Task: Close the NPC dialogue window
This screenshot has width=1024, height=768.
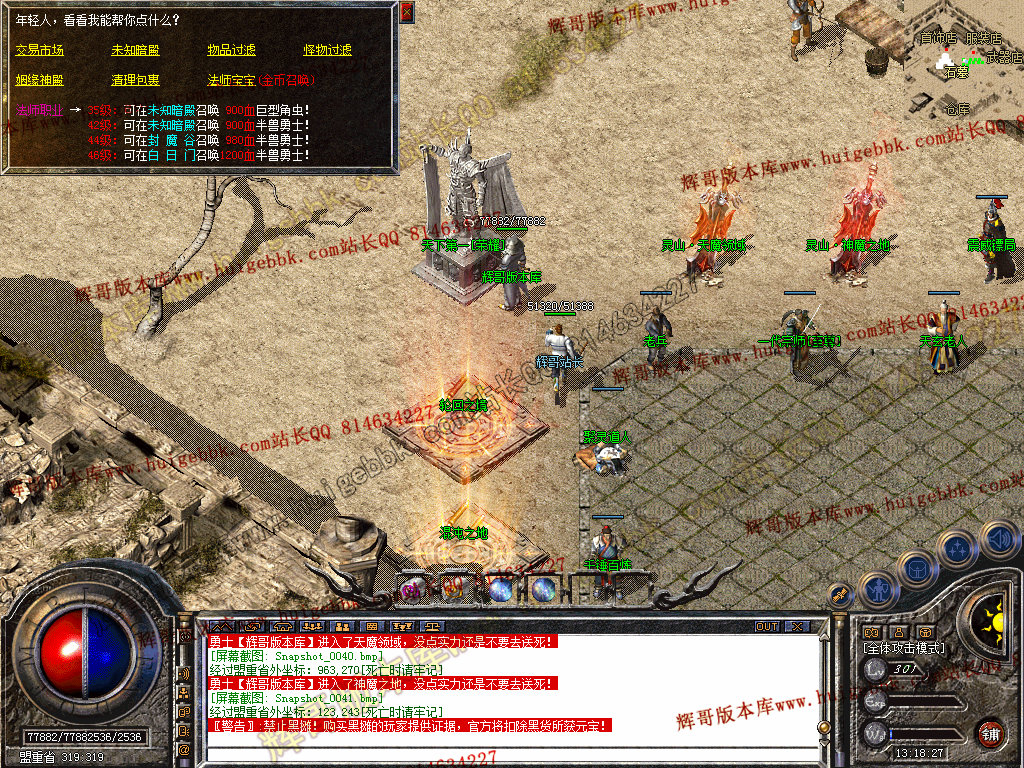Action: click(x=406, y=12)
